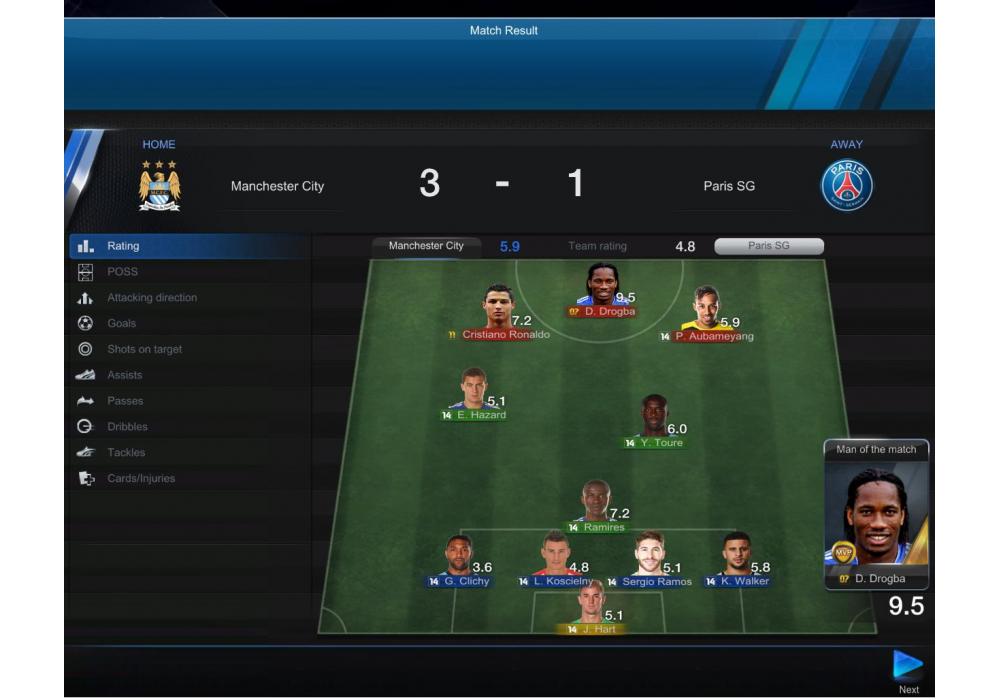
Task: Select the Rating stat entry
Action: click(124, 246)
